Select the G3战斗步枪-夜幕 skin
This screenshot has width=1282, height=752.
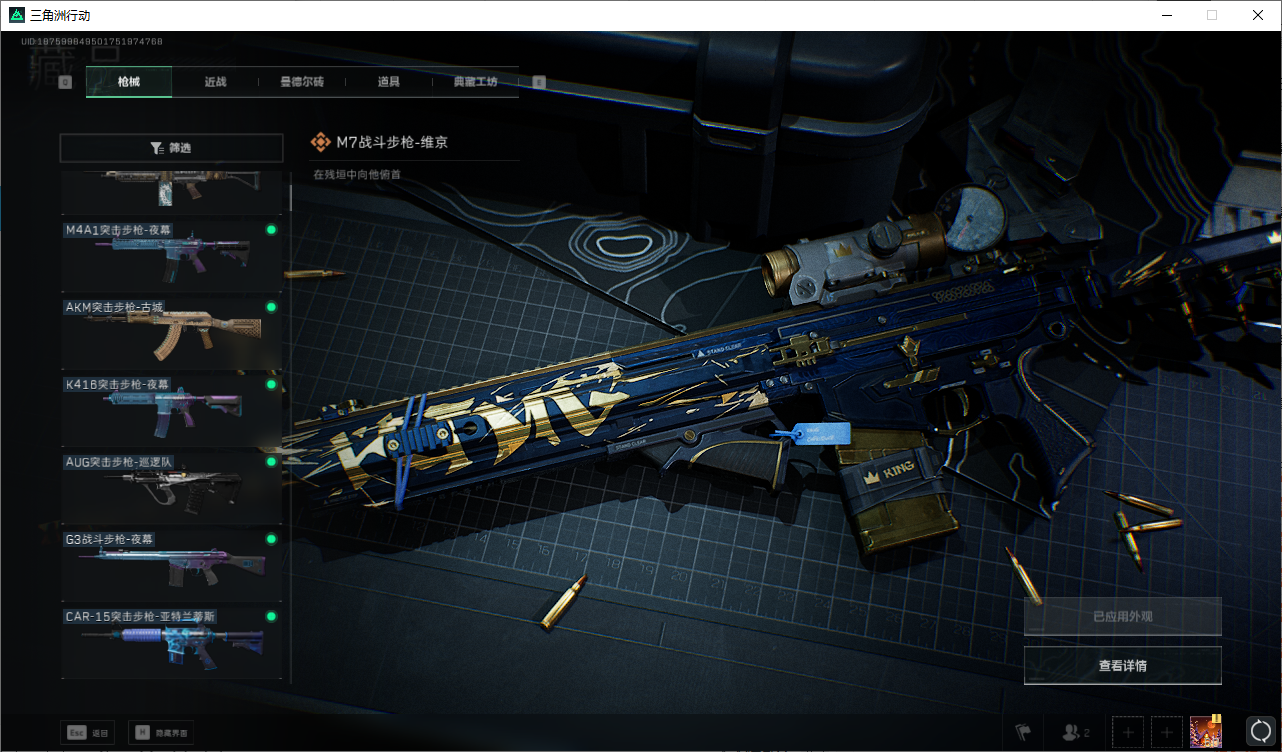[171, 566]
